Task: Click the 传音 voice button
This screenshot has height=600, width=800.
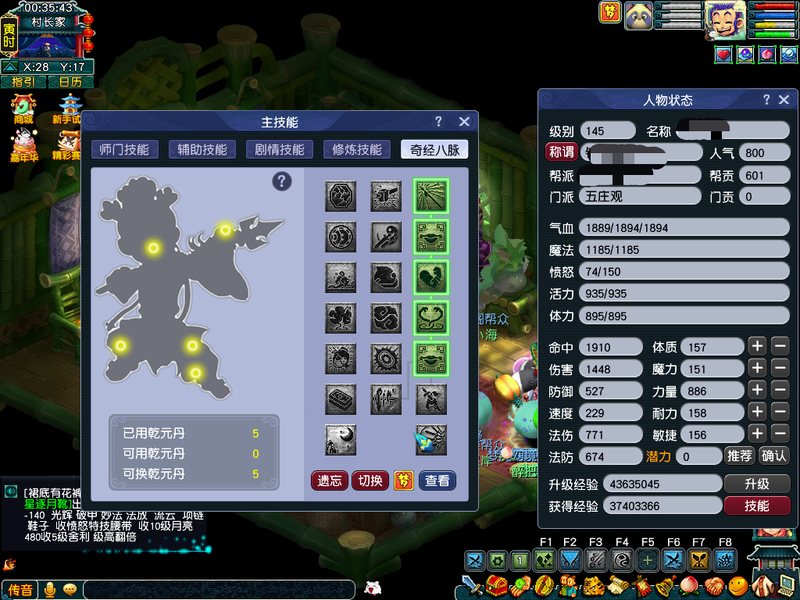Action: tap(20, 590)
